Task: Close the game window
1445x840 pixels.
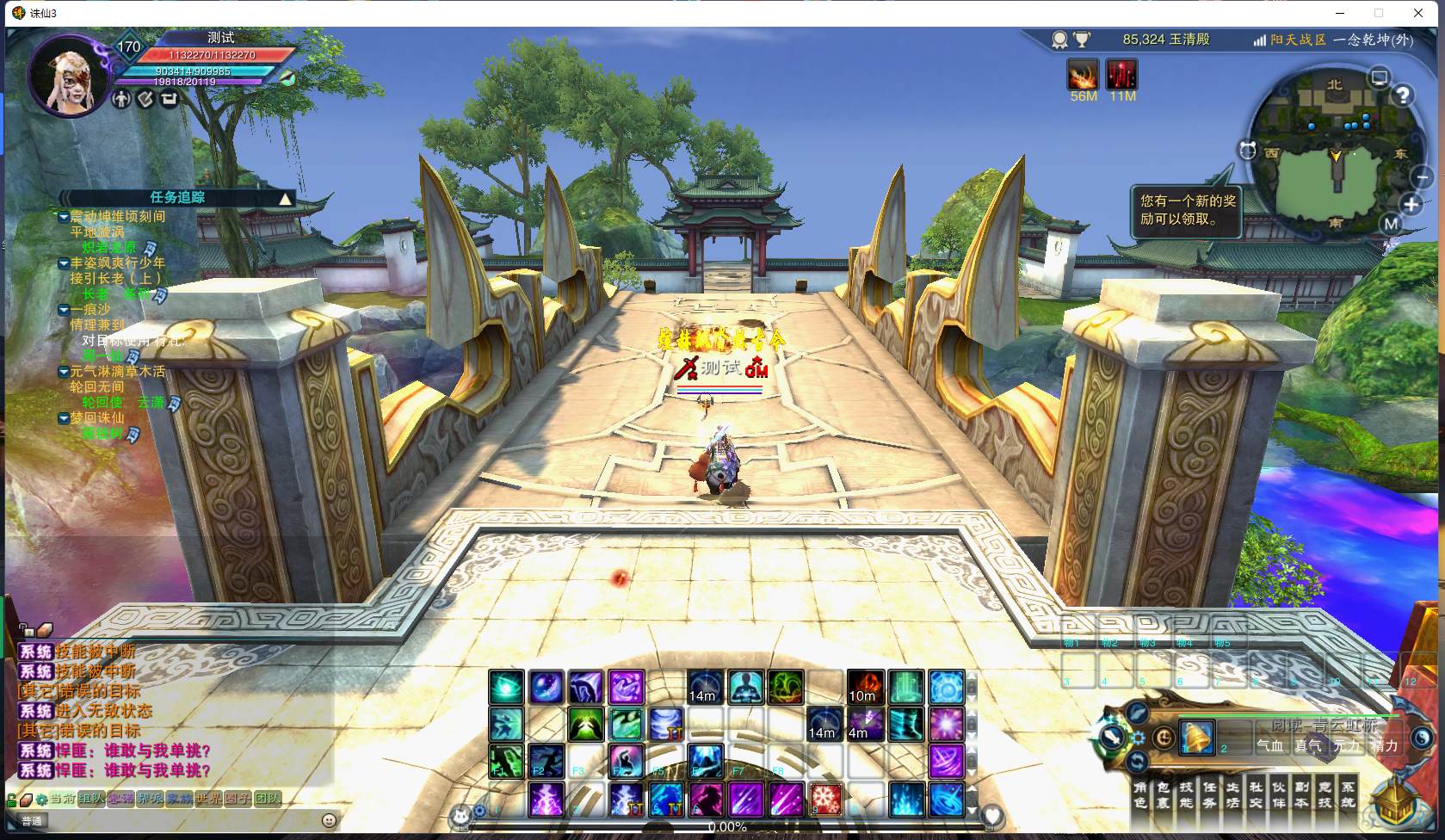Action: [x=1418, y=13]
